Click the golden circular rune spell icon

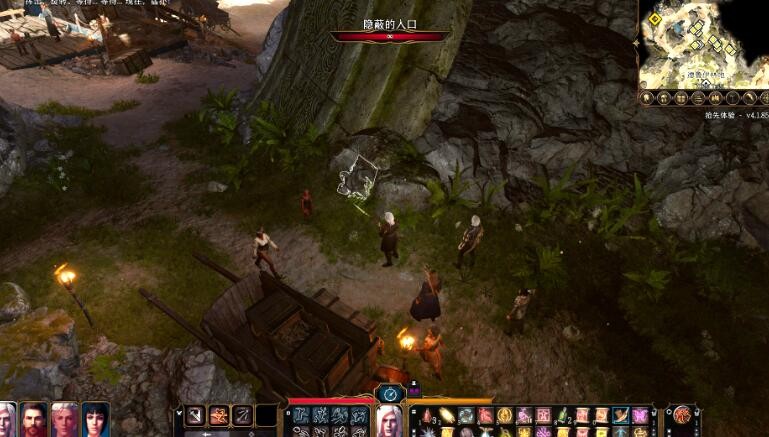tap(504, 415)
